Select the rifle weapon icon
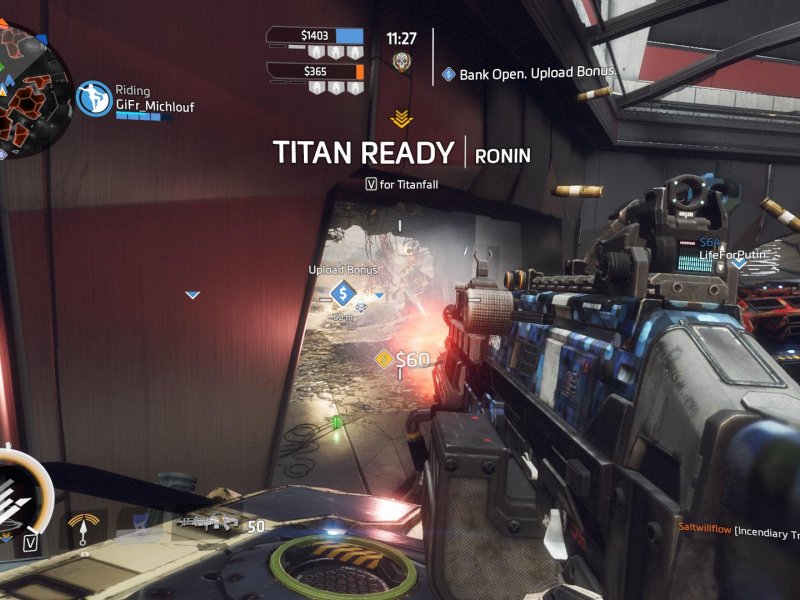The image size is (800, 600). tap(208, 523)
